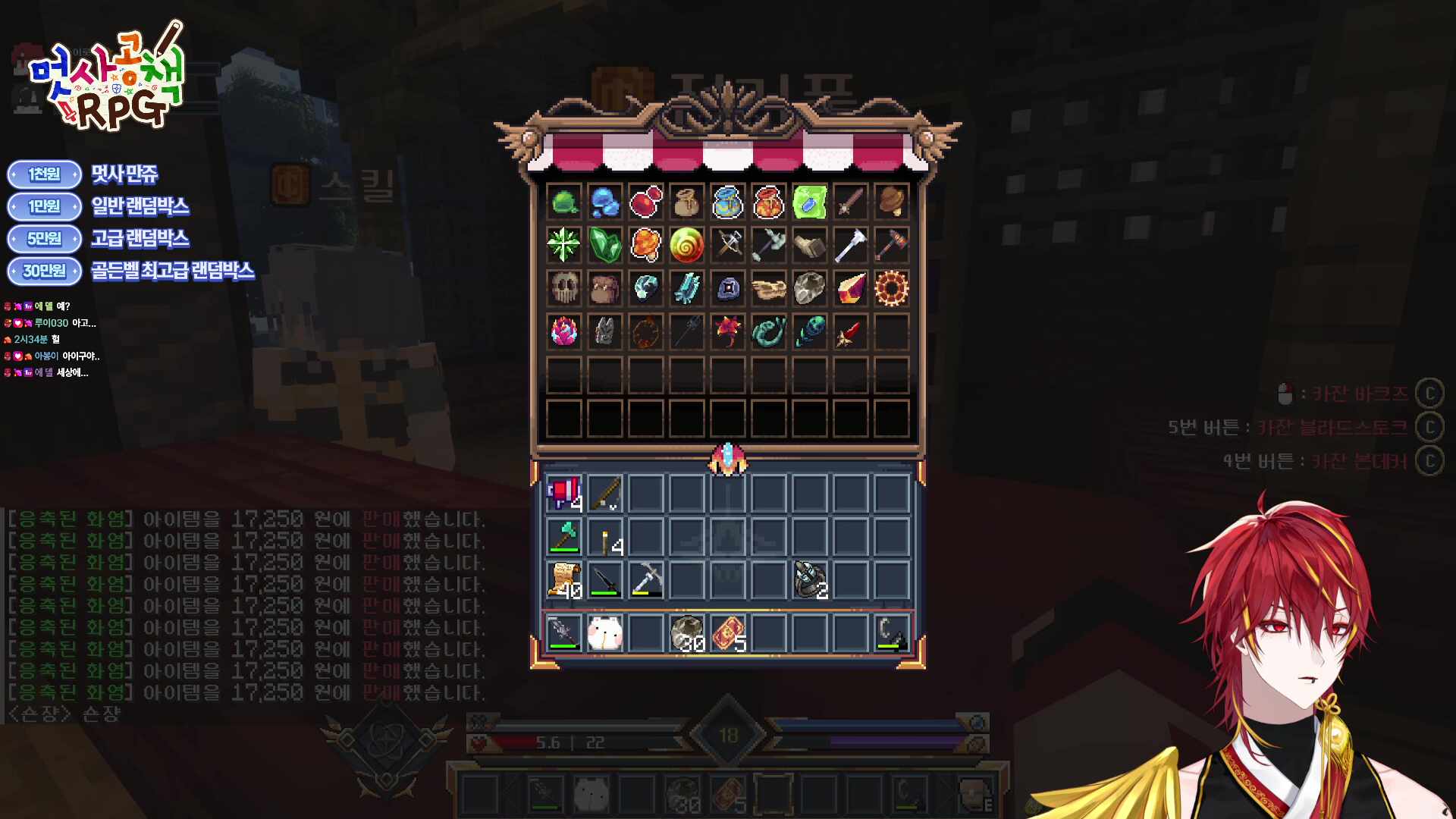1456x819 pixels.
Task: Click the spiked fire ring shop item
Action: pyautogui.click(x=891, y=288)
